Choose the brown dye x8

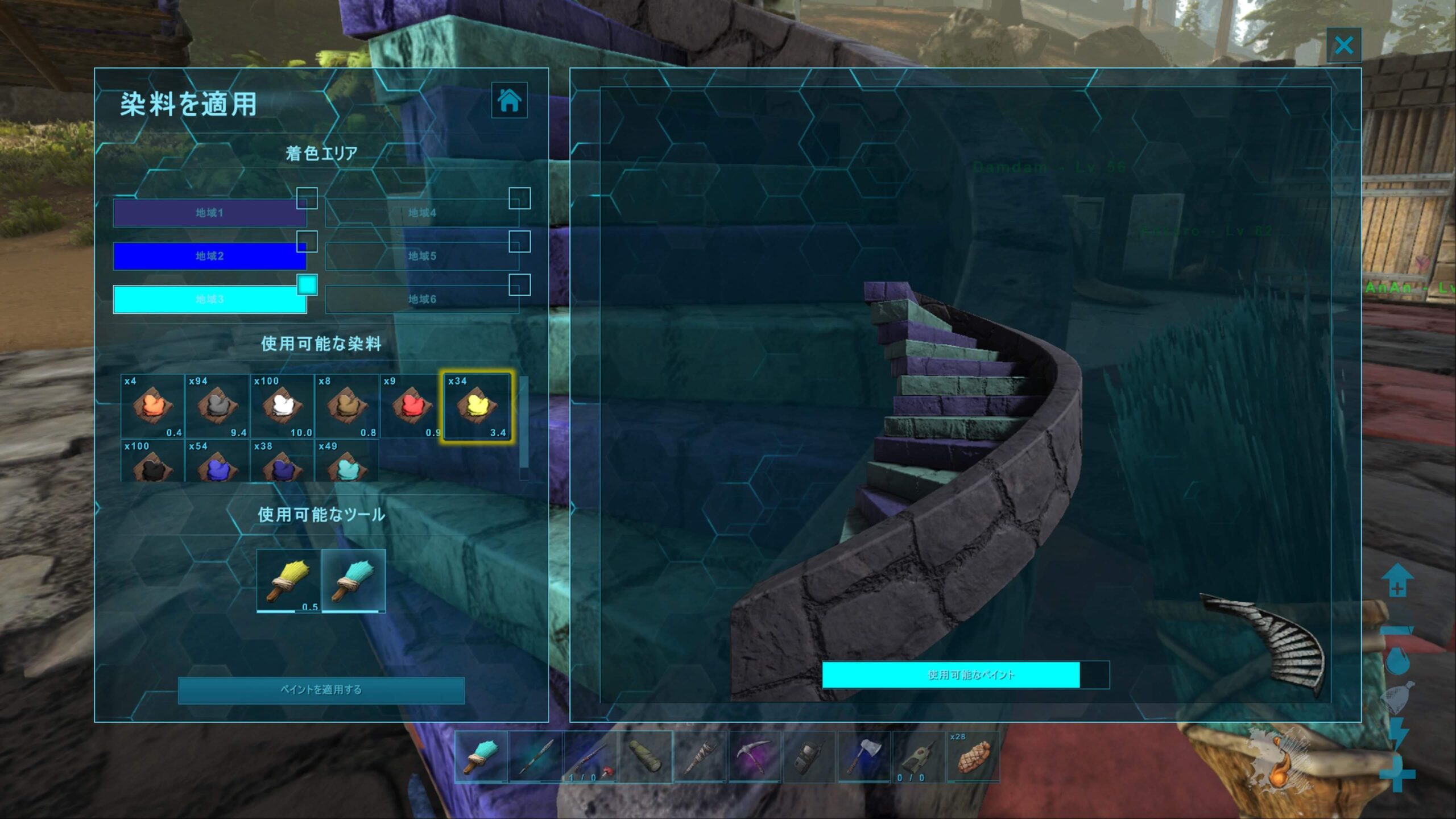(x=347, y=406)
